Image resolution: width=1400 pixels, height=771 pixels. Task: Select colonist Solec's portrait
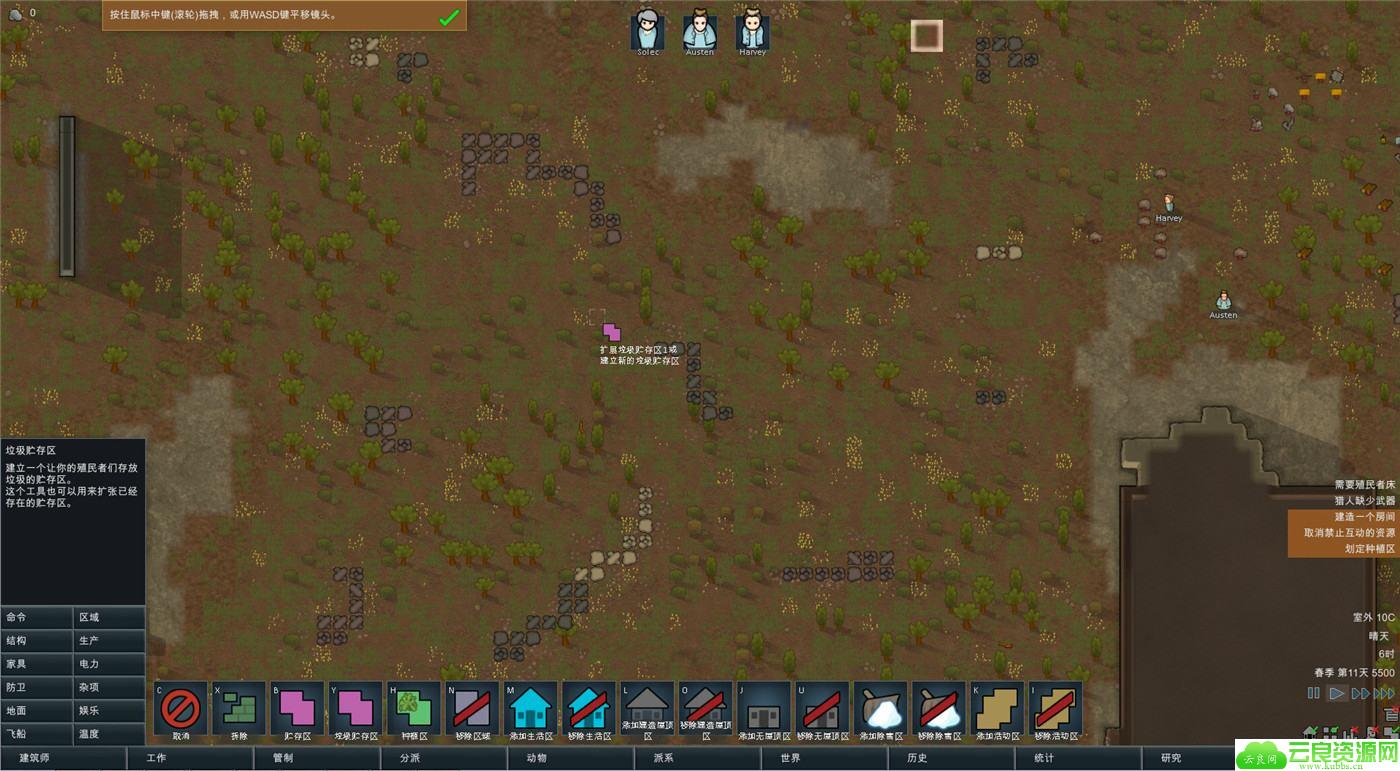[648, 32]
